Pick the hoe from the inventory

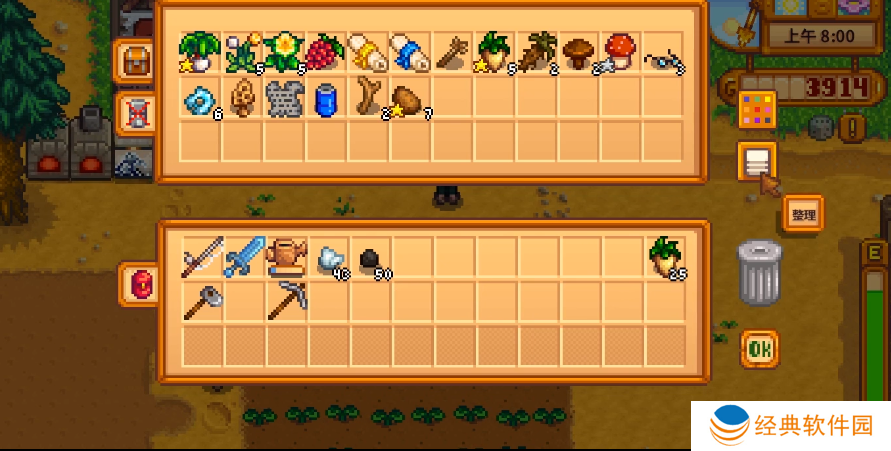[x=202, y=300]
